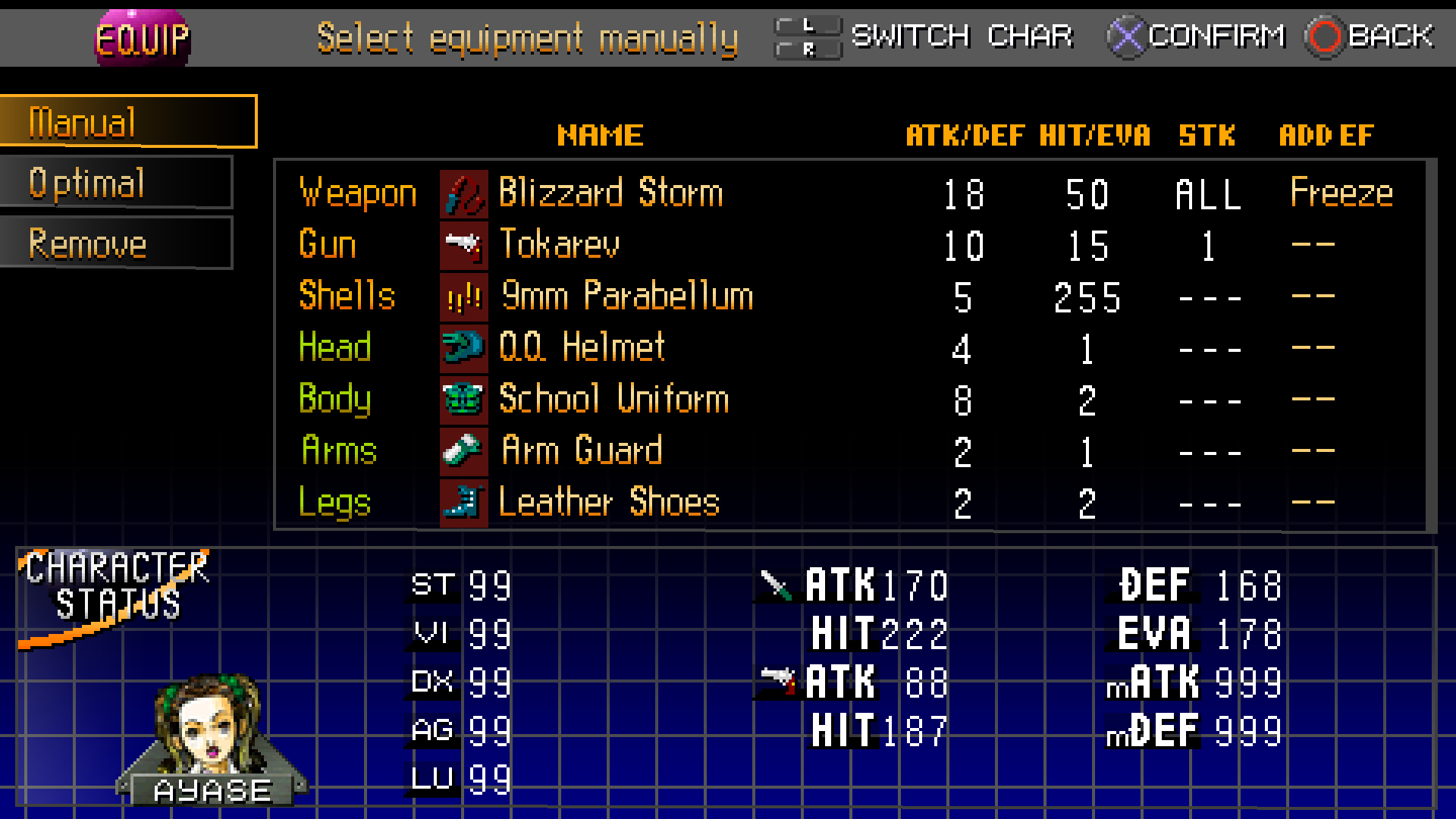Select the Leather Shoes icon
Screen dimensions: 1456x819
point(463,502)
